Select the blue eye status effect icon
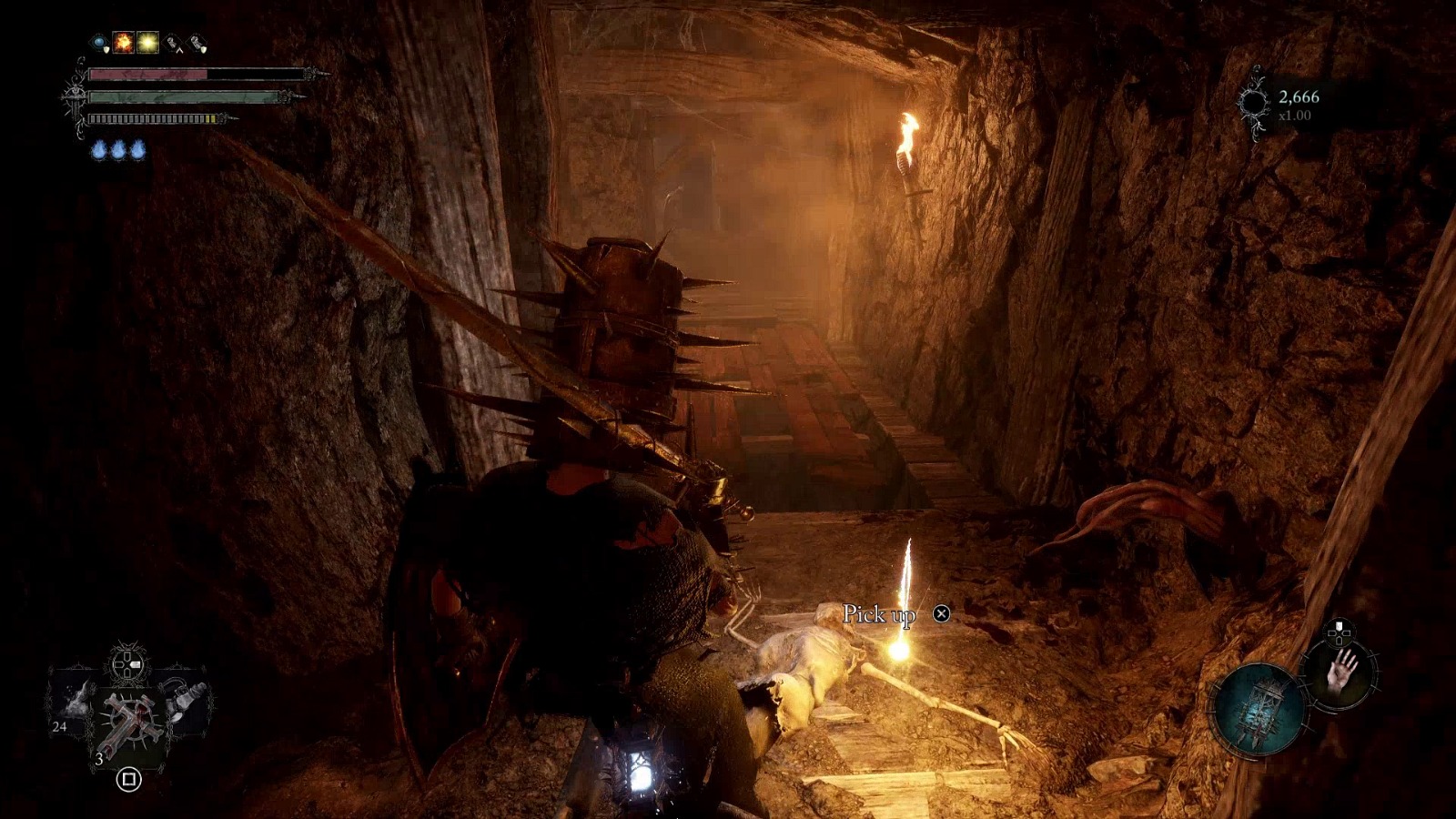This screenshot has width=1456, height=819. pos(98,41)
